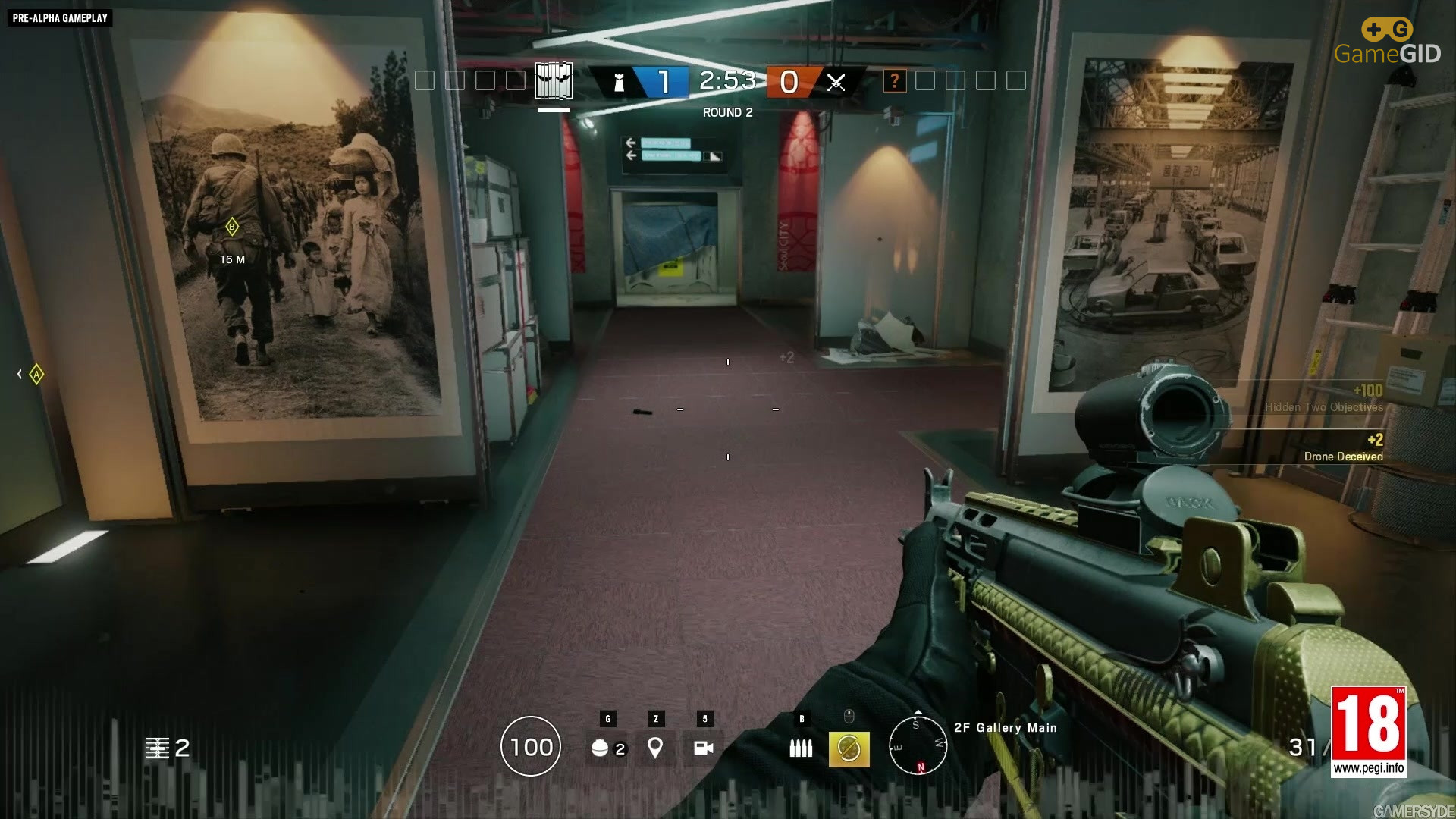
Task: Click the GameGID logo
Action: point(1387,42)
